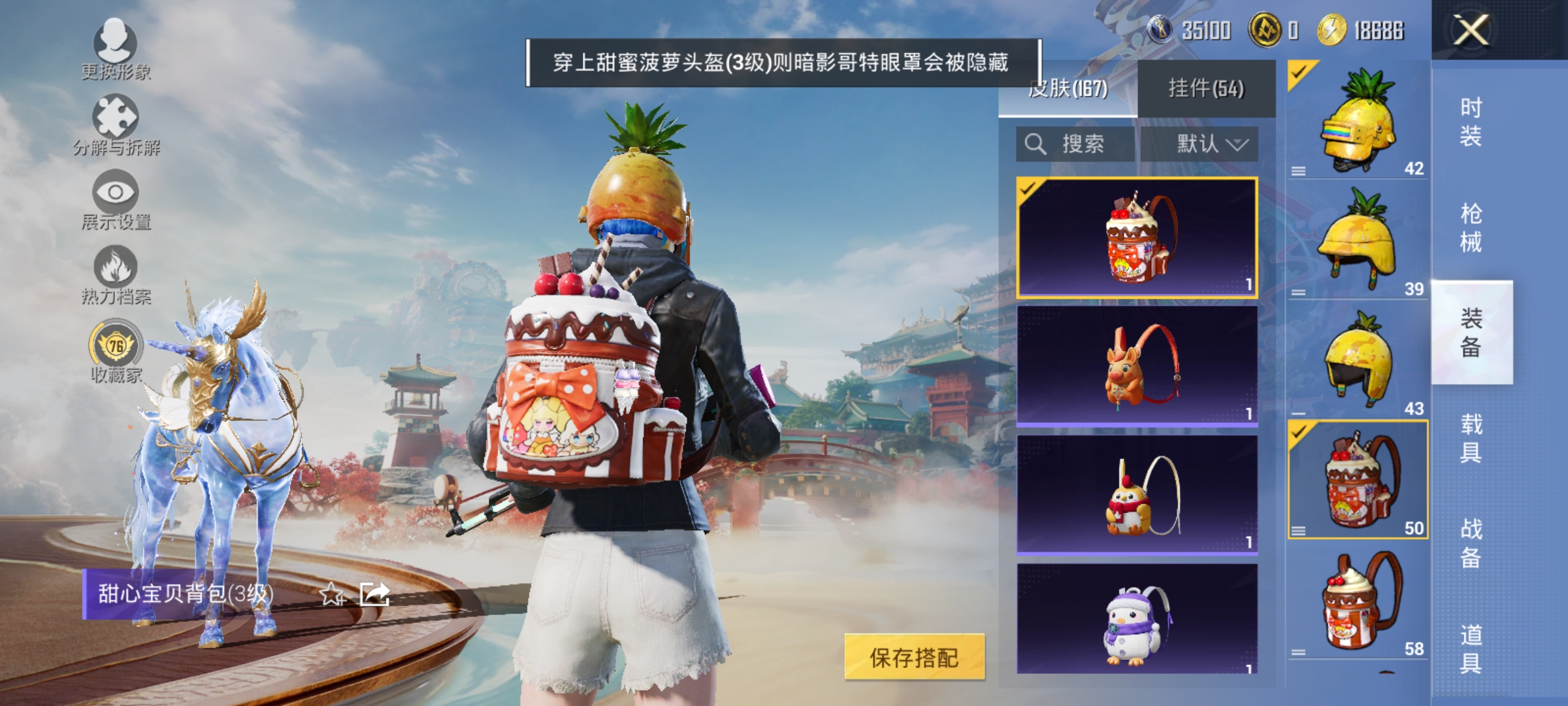
Task: Open the search by clicking the magnifier icon
Action: (1035, 143)
